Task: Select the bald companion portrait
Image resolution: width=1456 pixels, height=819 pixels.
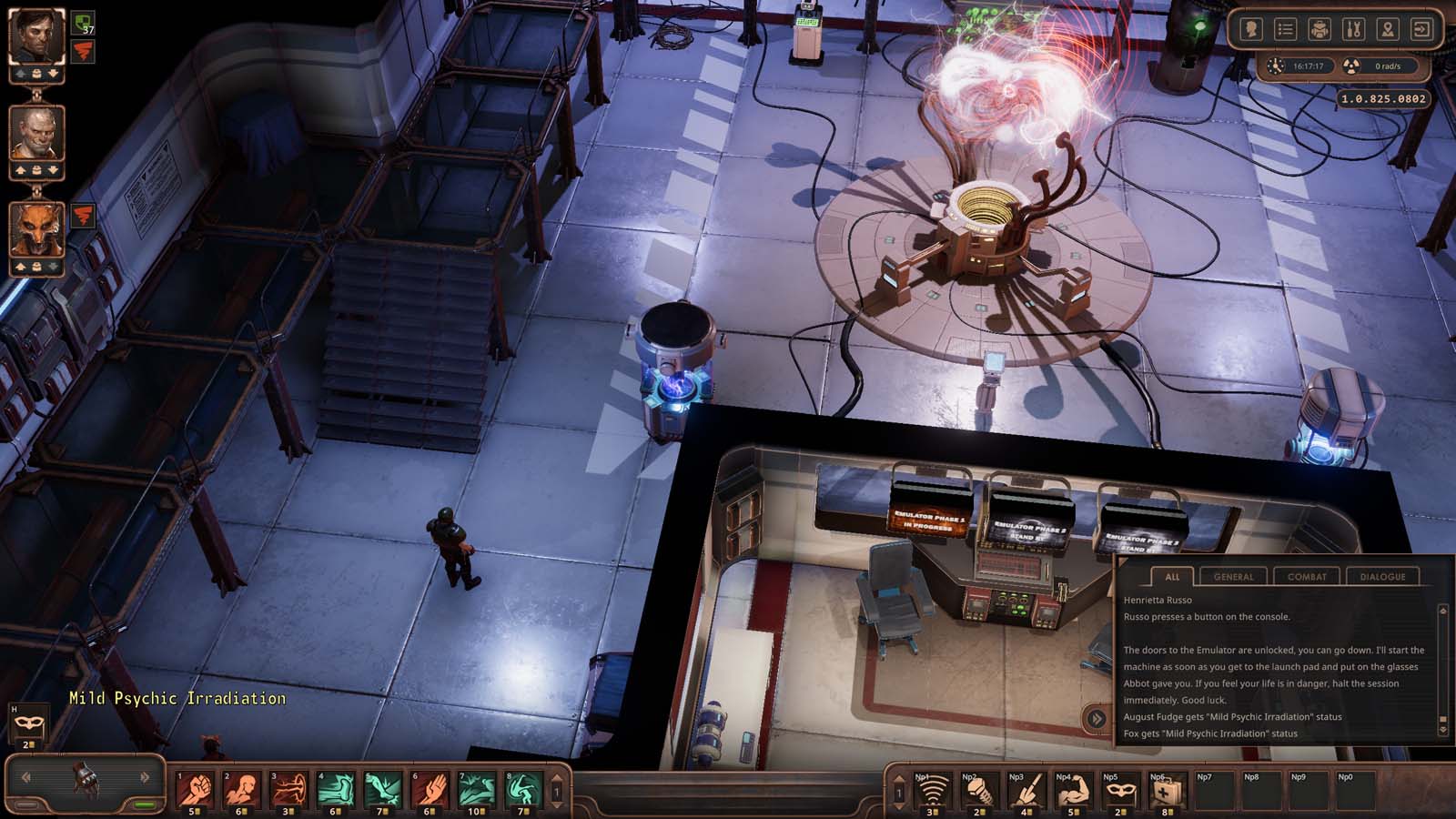Action: tap(36, 134)
